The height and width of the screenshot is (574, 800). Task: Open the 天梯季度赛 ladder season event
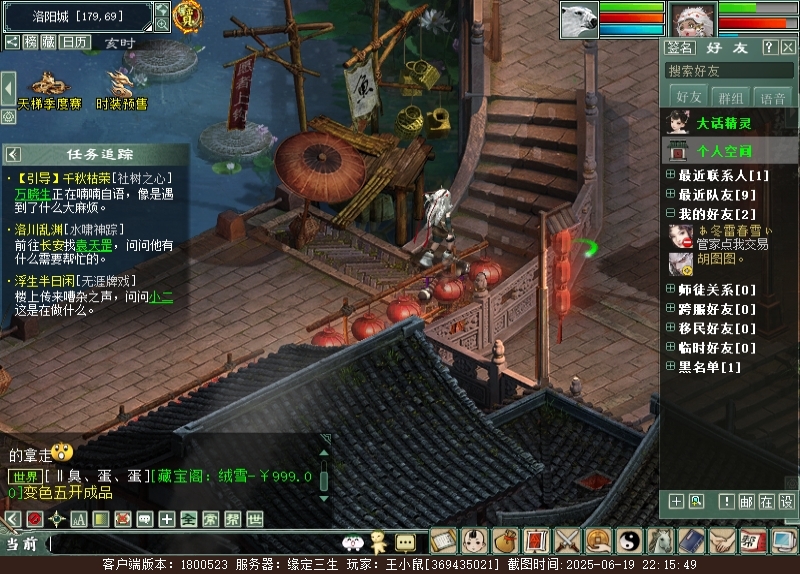point(49,89)
